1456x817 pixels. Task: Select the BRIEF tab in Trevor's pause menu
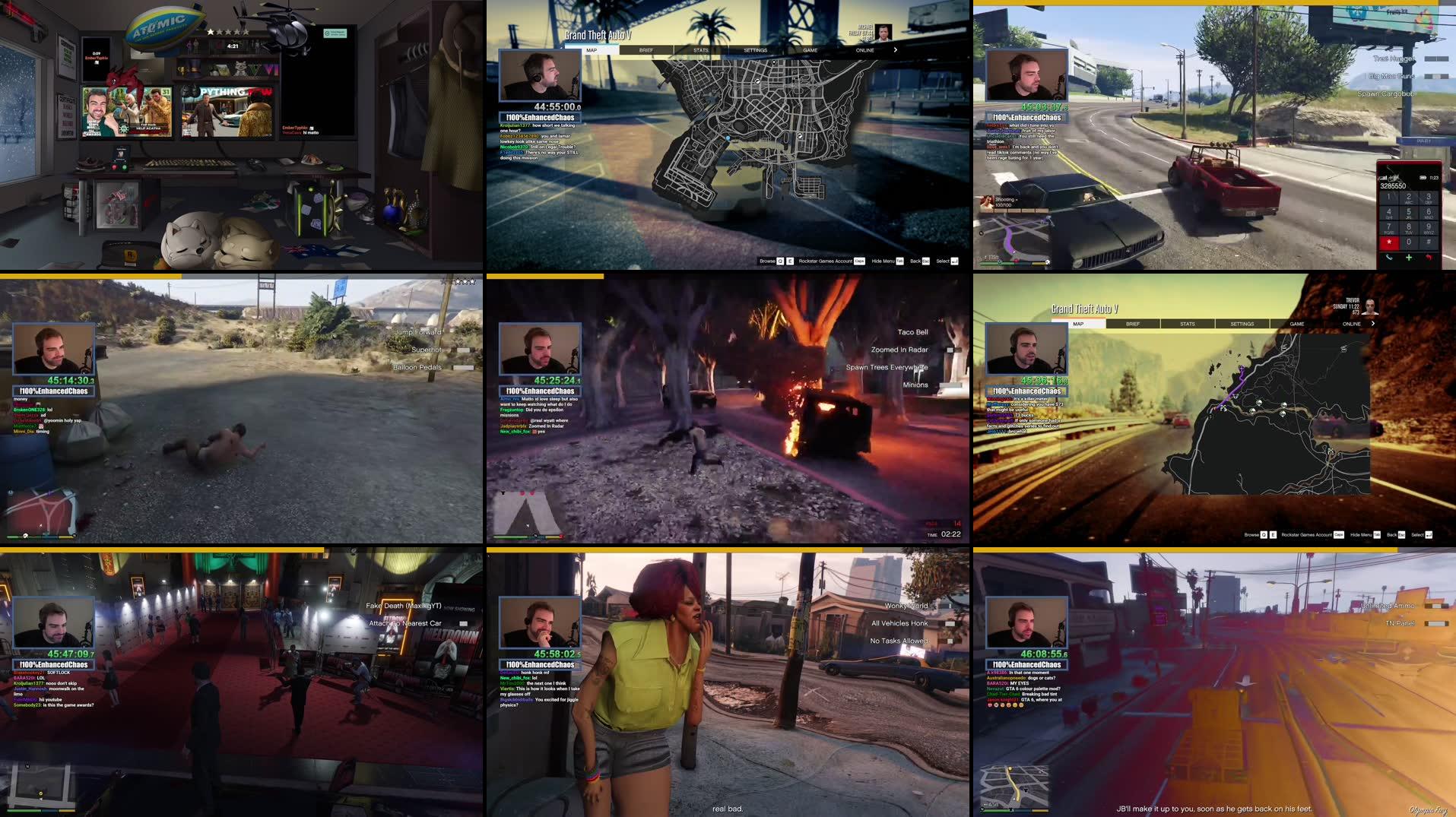pos(1132,324)
